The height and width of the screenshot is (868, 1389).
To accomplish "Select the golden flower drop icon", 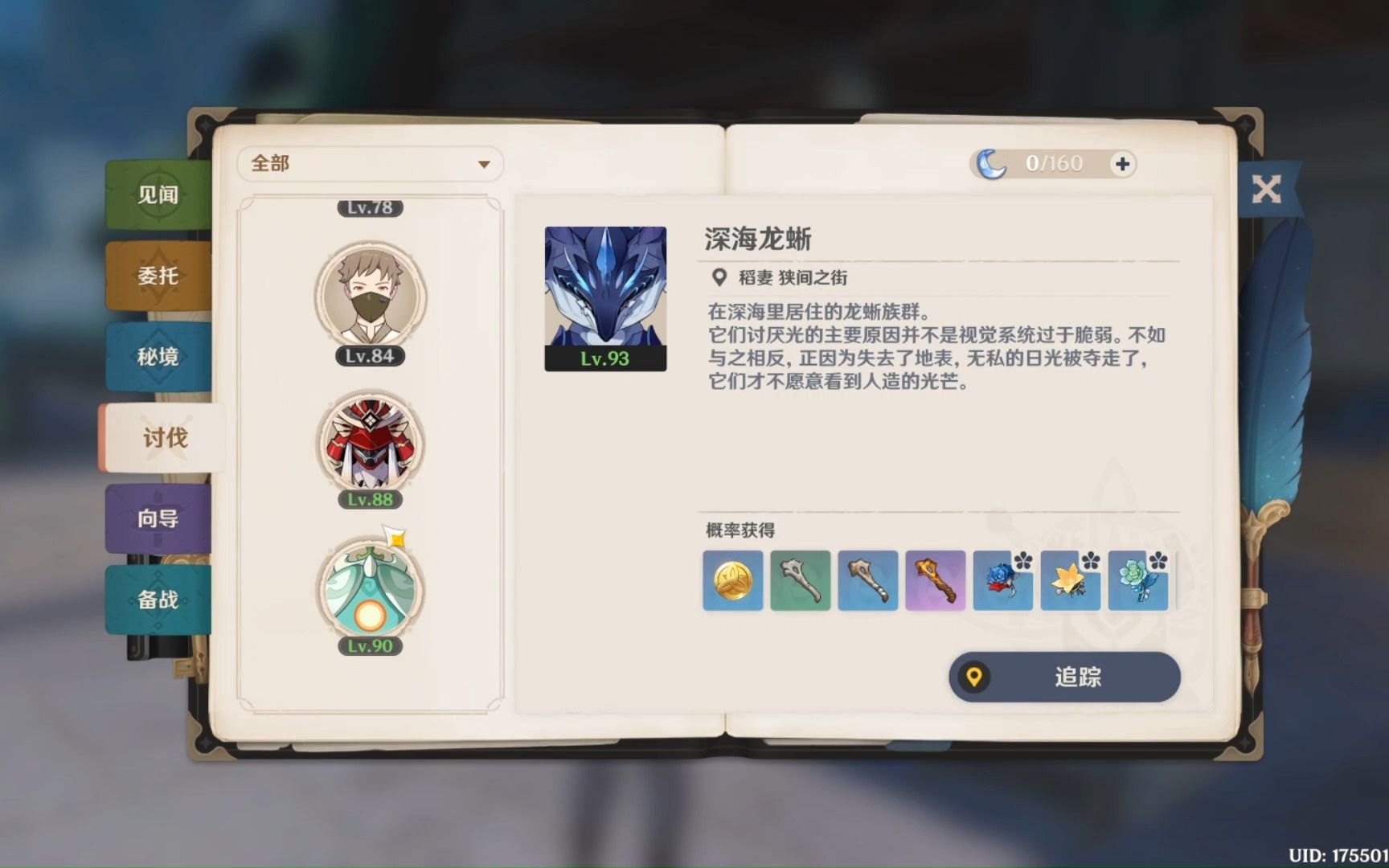I will [1070, 582].
